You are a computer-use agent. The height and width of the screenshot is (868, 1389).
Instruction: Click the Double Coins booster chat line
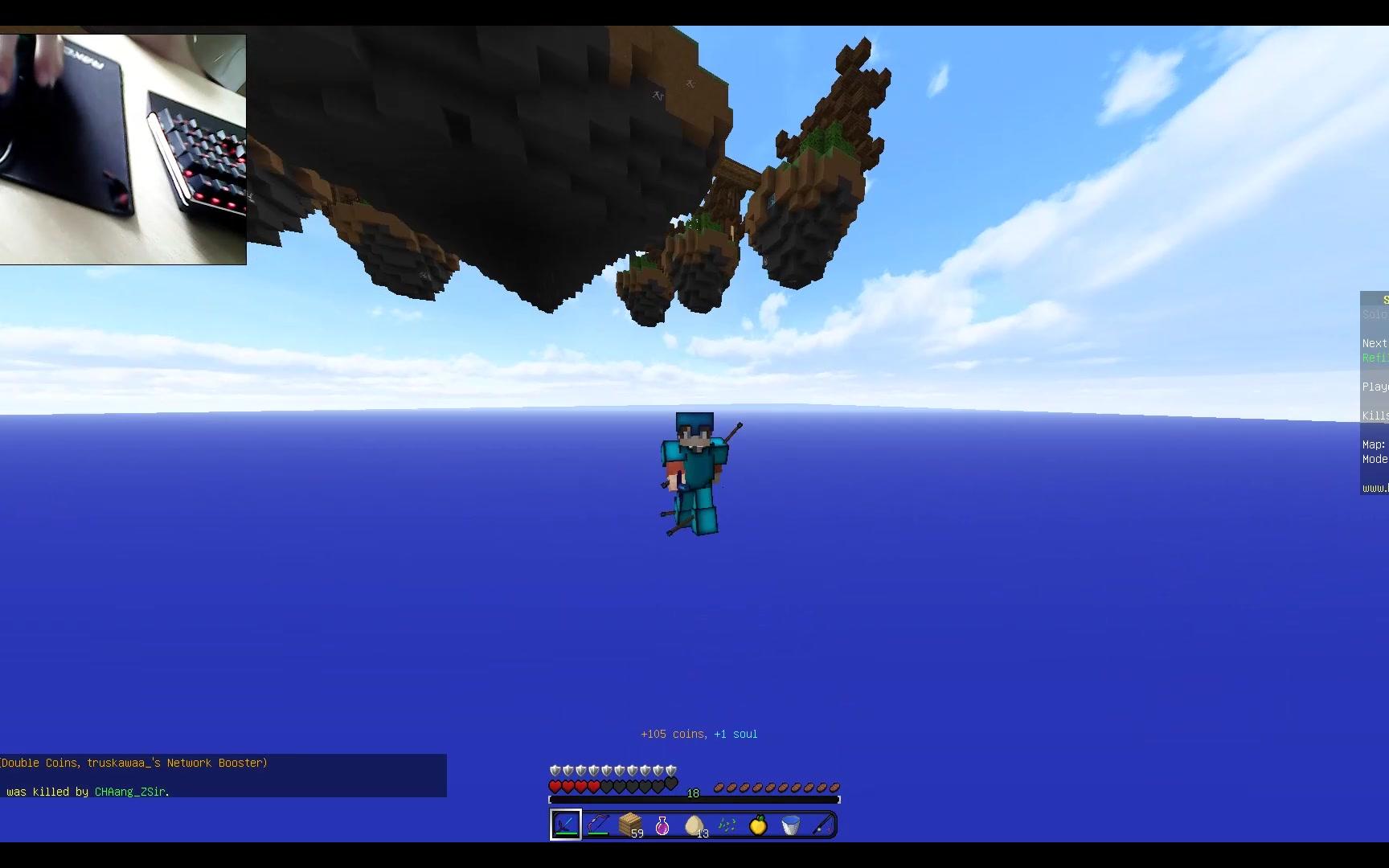pyautogui.click(x=133, y=763)
